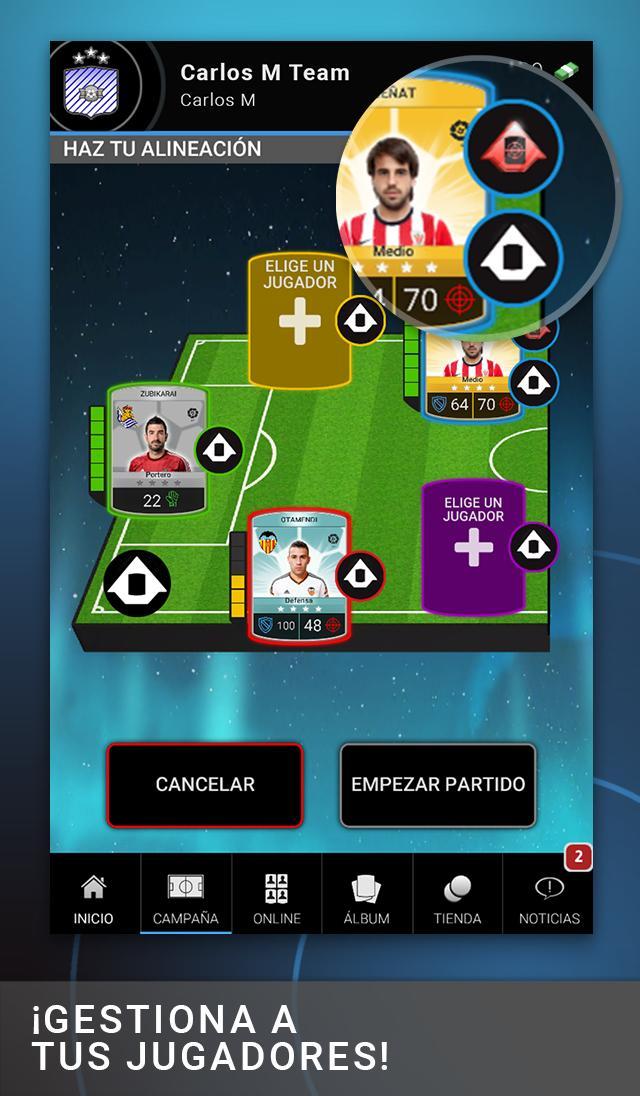Start the match with EMPEZAR PARTIDO
Viewport: 640px width, 1096px height.
click(438, 785)
